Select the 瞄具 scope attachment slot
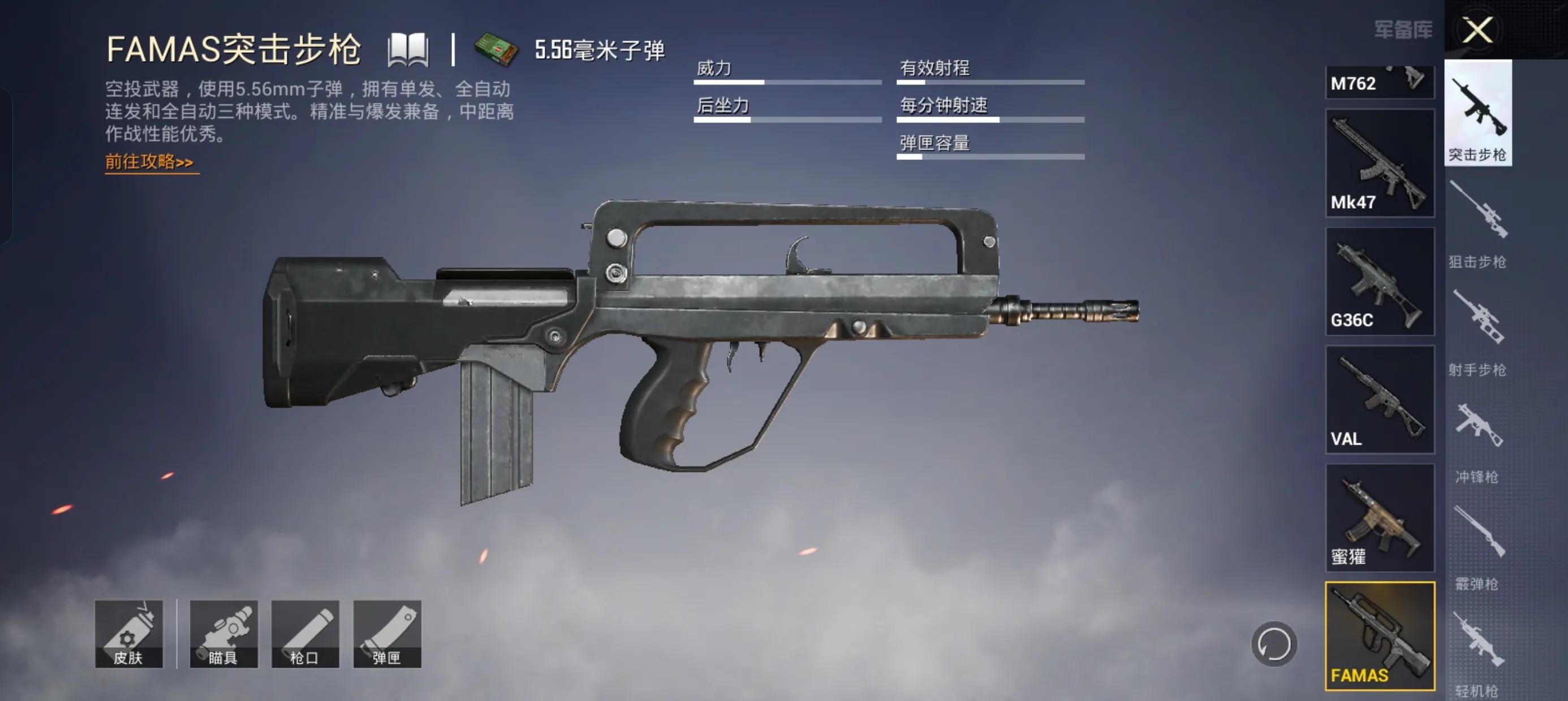The width and height of the screenshot is (1568, 701). coord(223,634)
